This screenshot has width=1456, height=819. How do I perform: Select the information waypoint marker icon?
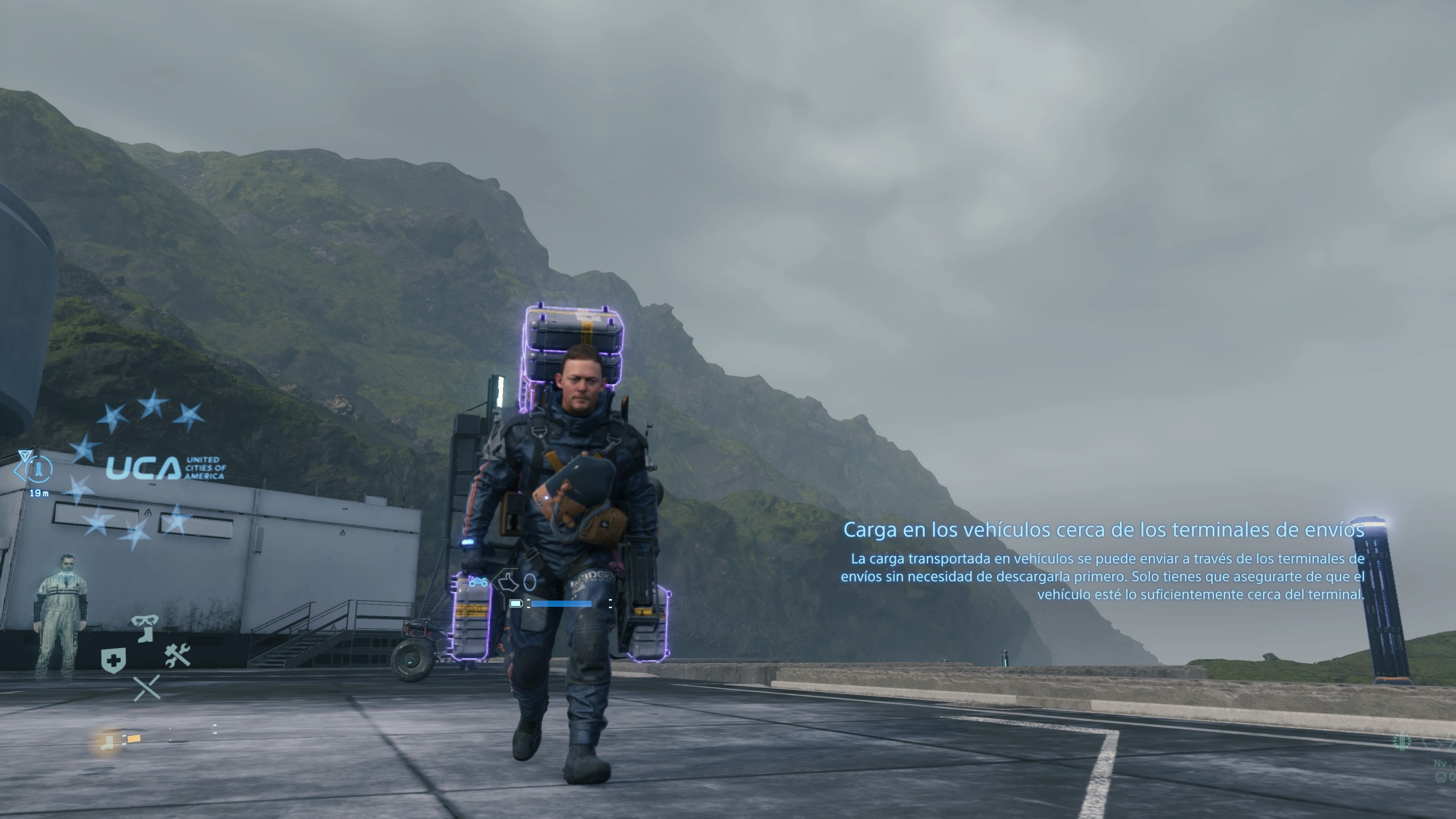(38, 469)
